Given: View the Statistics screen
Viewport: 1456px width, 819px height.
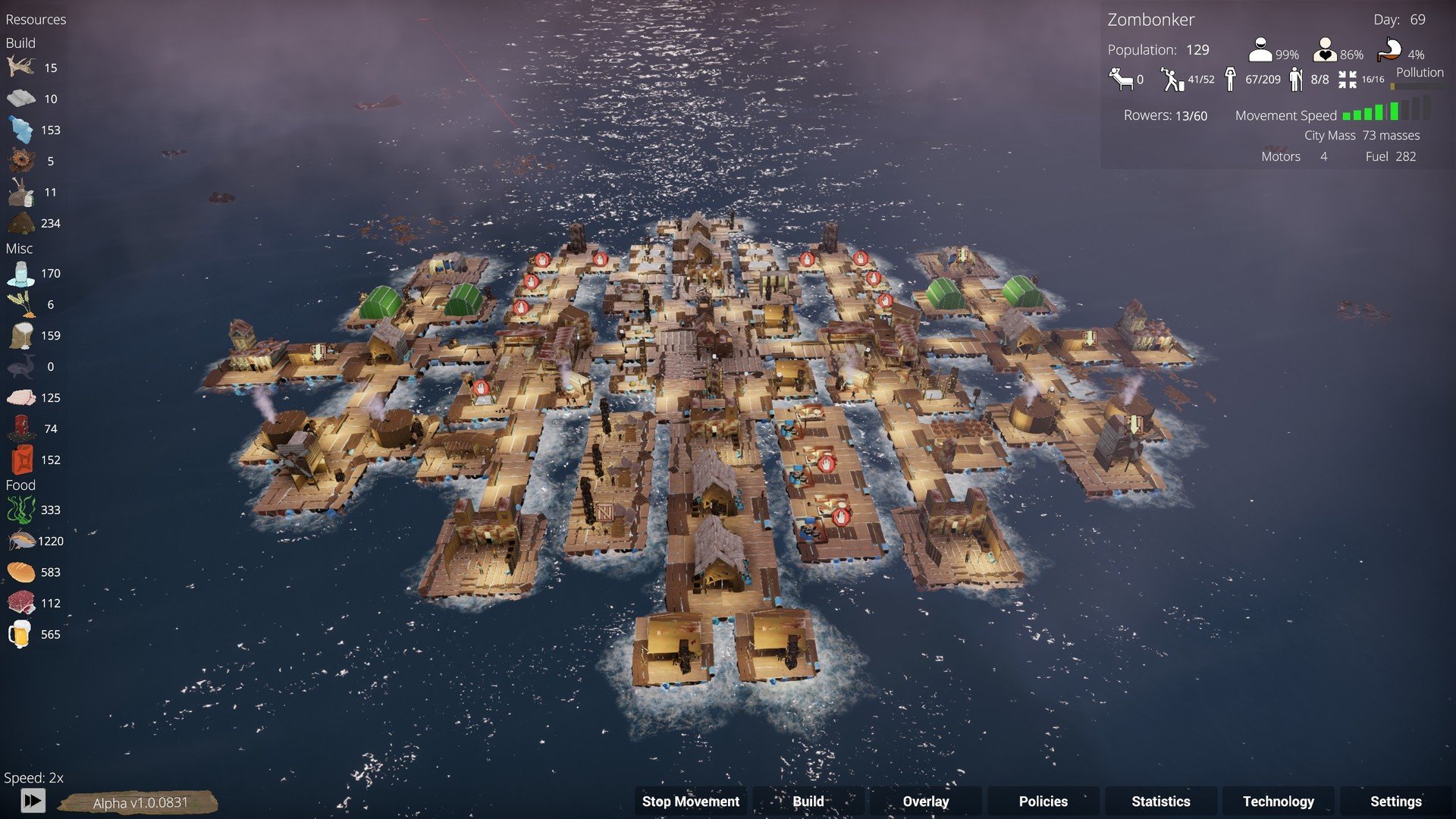Looking at the screenshot, I should tap(1160, 802).
